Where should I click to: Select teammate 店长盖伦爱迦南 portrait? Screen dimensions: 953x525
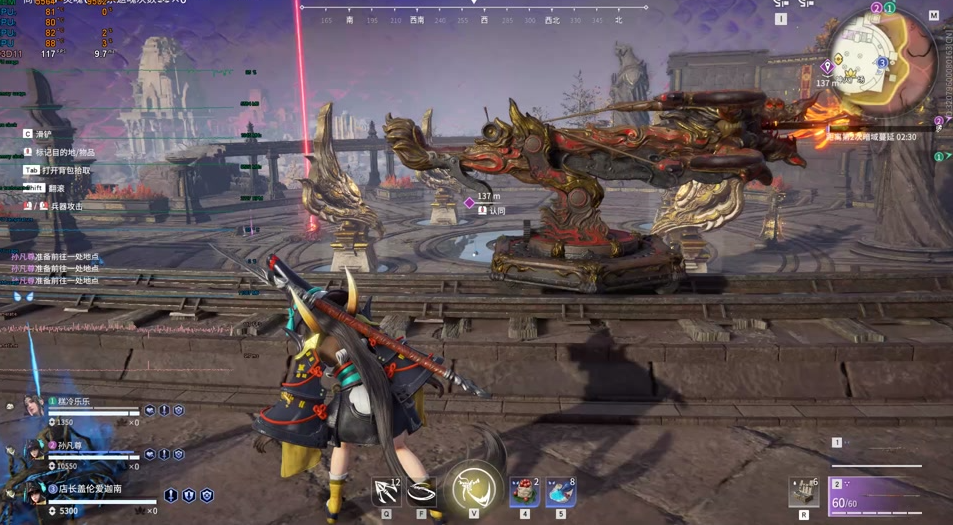point(33,494)
